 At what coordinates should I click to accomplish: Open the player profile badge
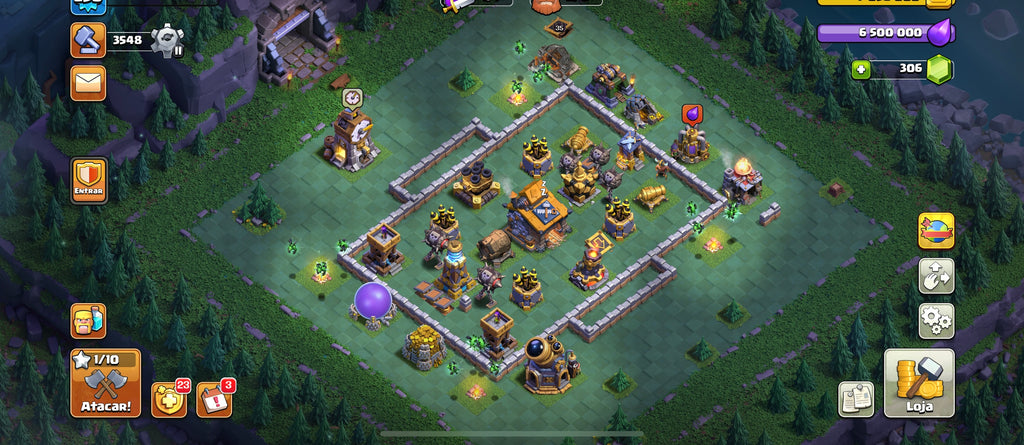tap(88, 5)
